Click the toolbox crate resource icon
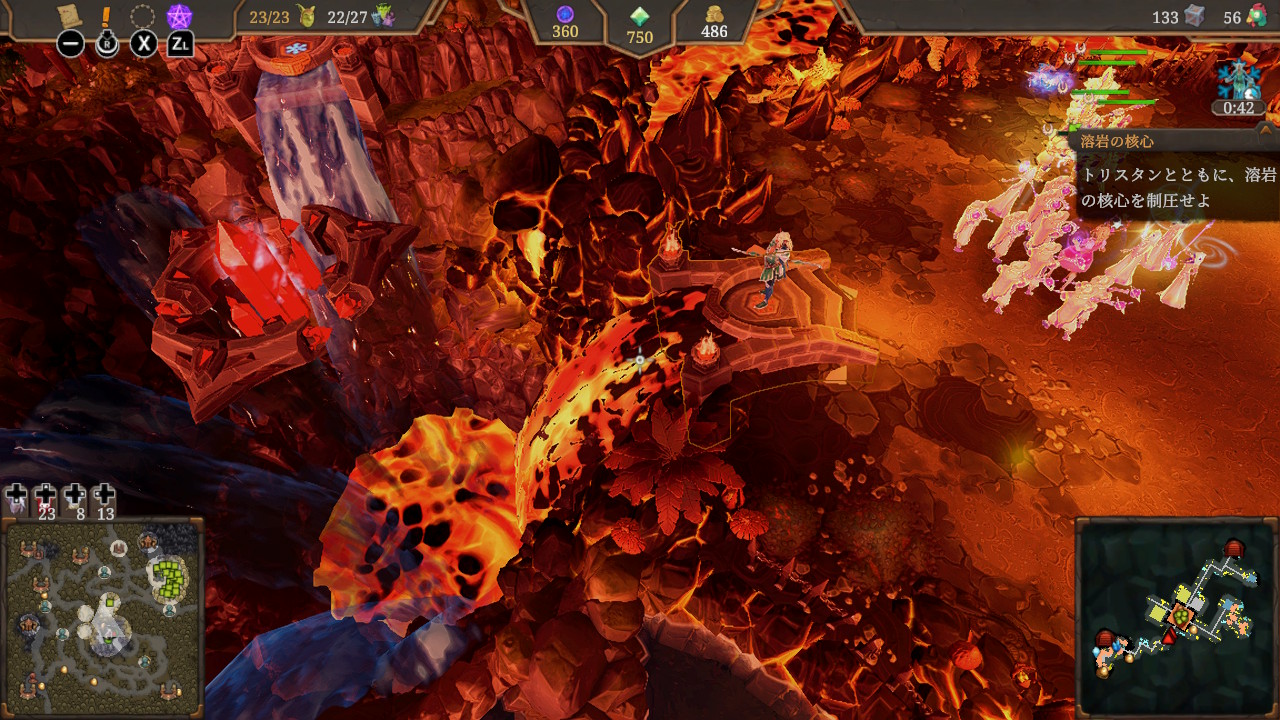This screenshot has height=720, width=1280. pyautogui.click(x=1194, y=16)
